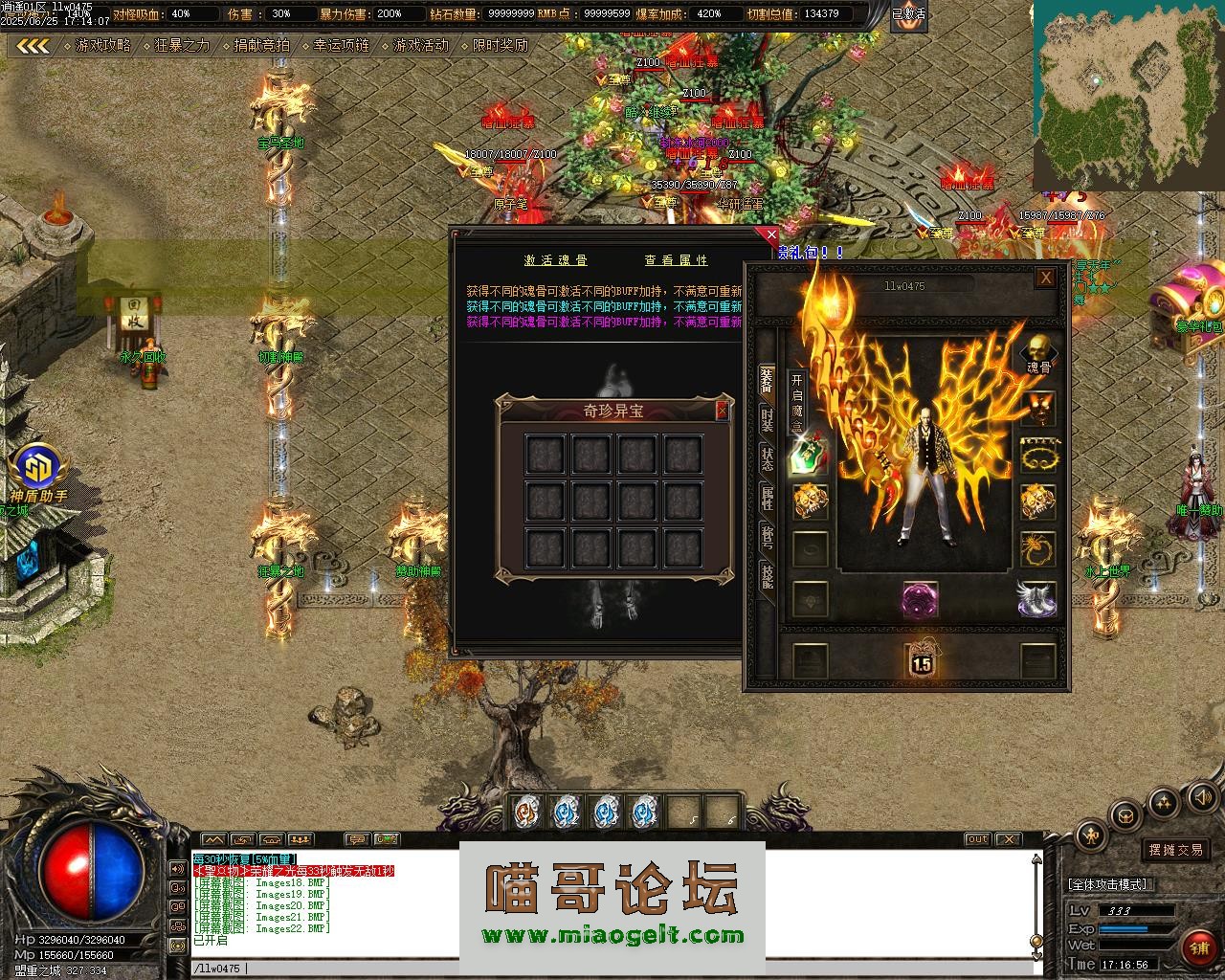Select the white winged boots slot
This screenshot has width=1225, height=980.
(1037, 599)
